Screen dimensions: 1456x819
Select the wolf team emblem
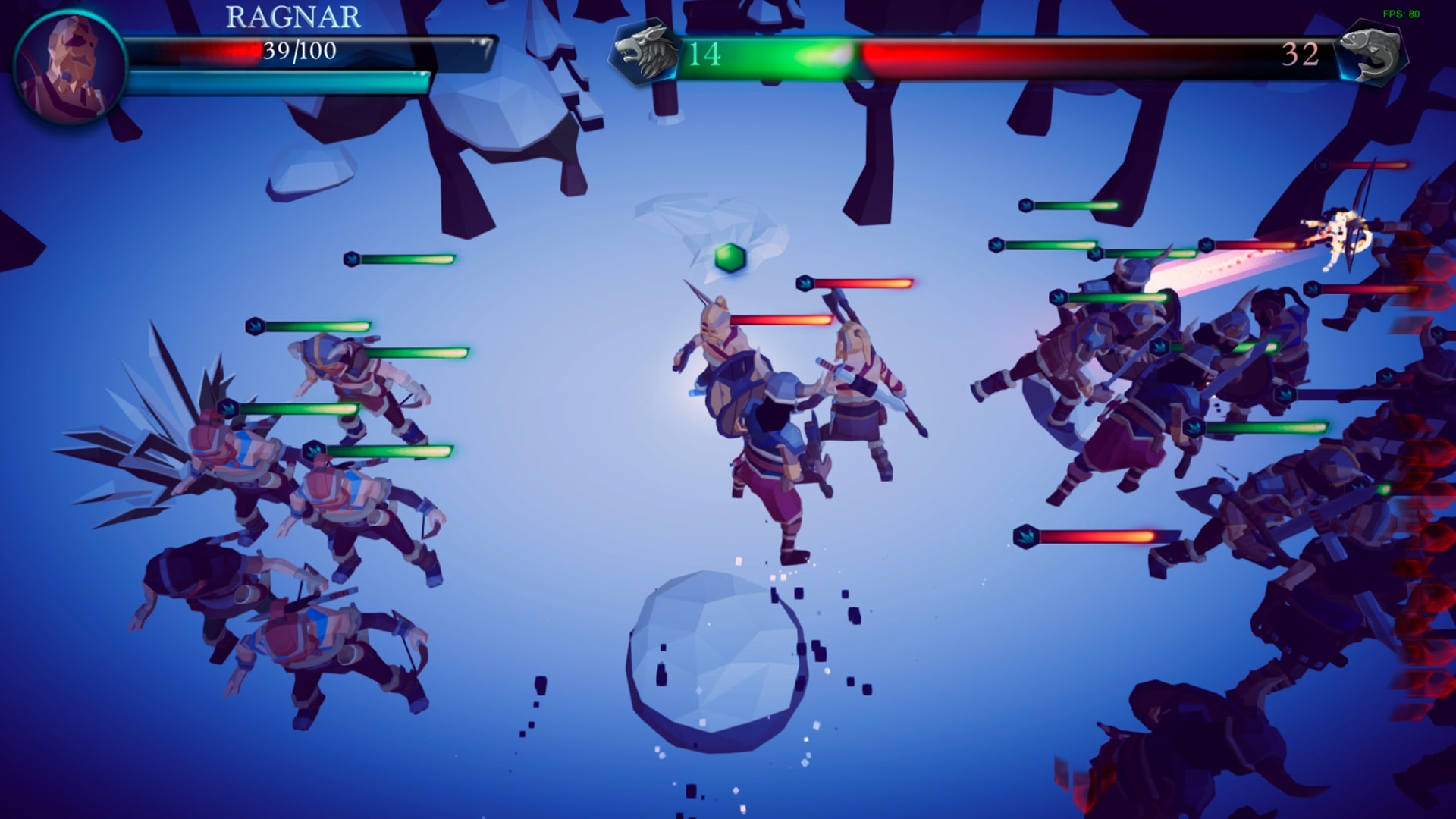pyautogui.click(x=645, y=52)
